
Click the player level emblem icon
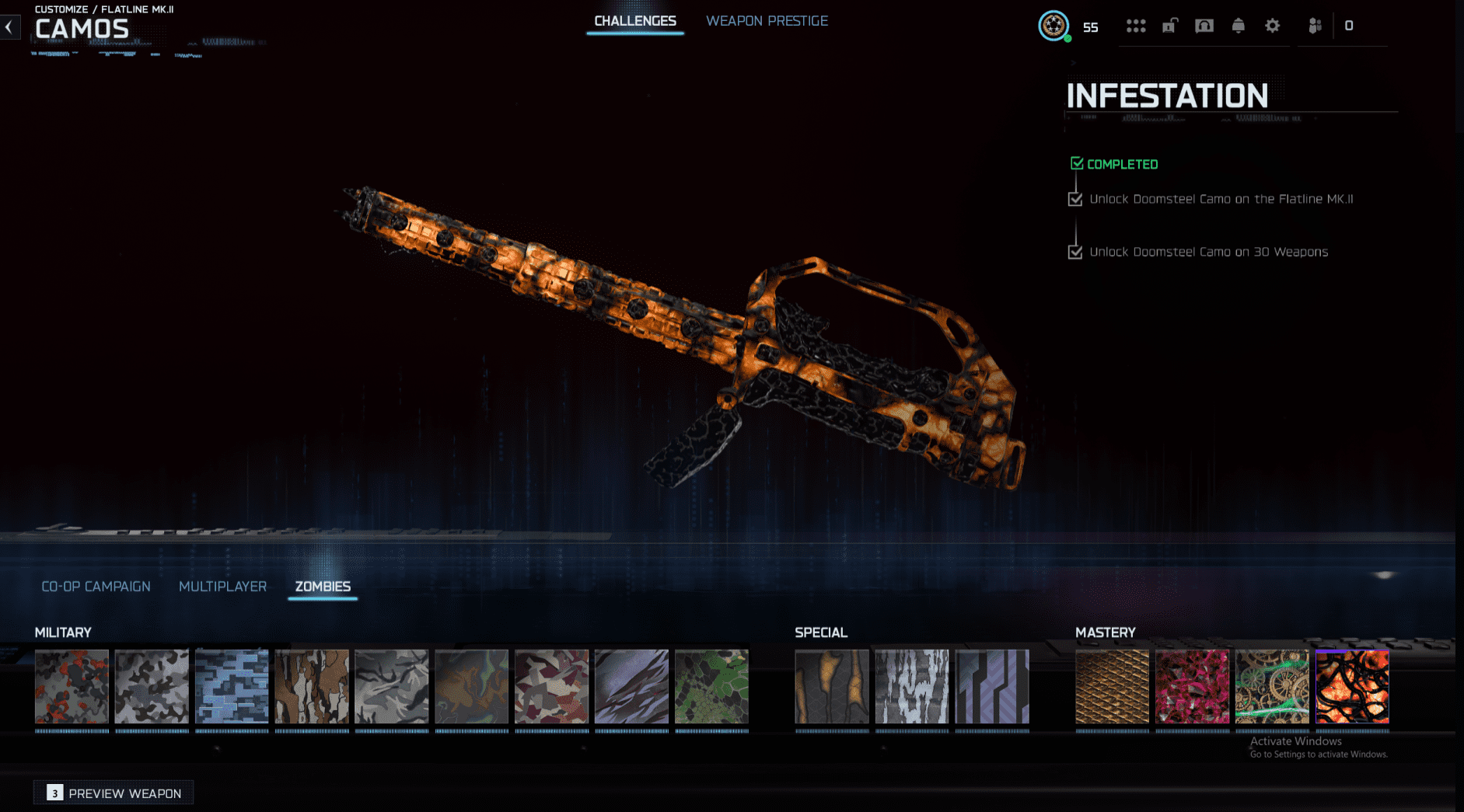pyautogui.click(x=1053, y=26)
